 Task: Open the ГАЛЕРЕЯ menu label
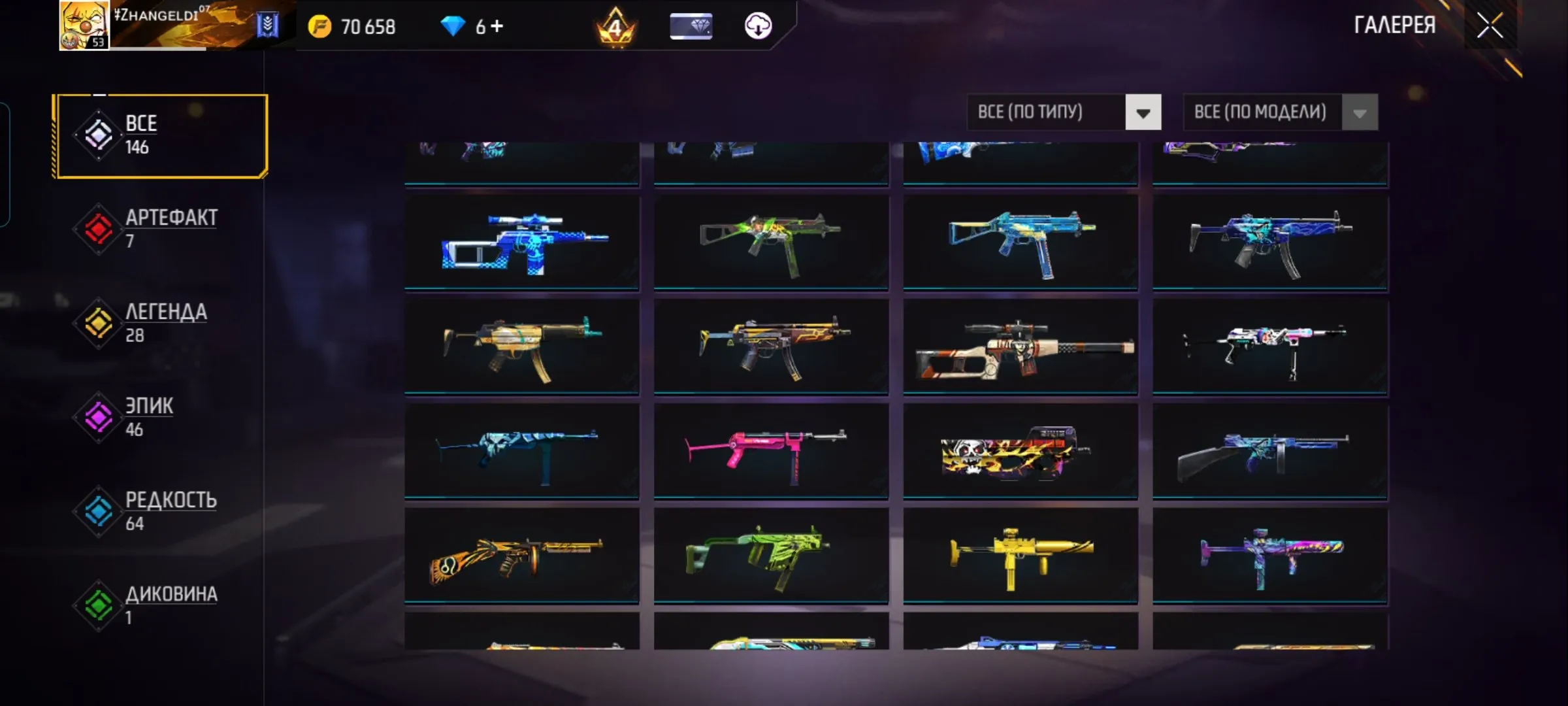point(1396,26)
